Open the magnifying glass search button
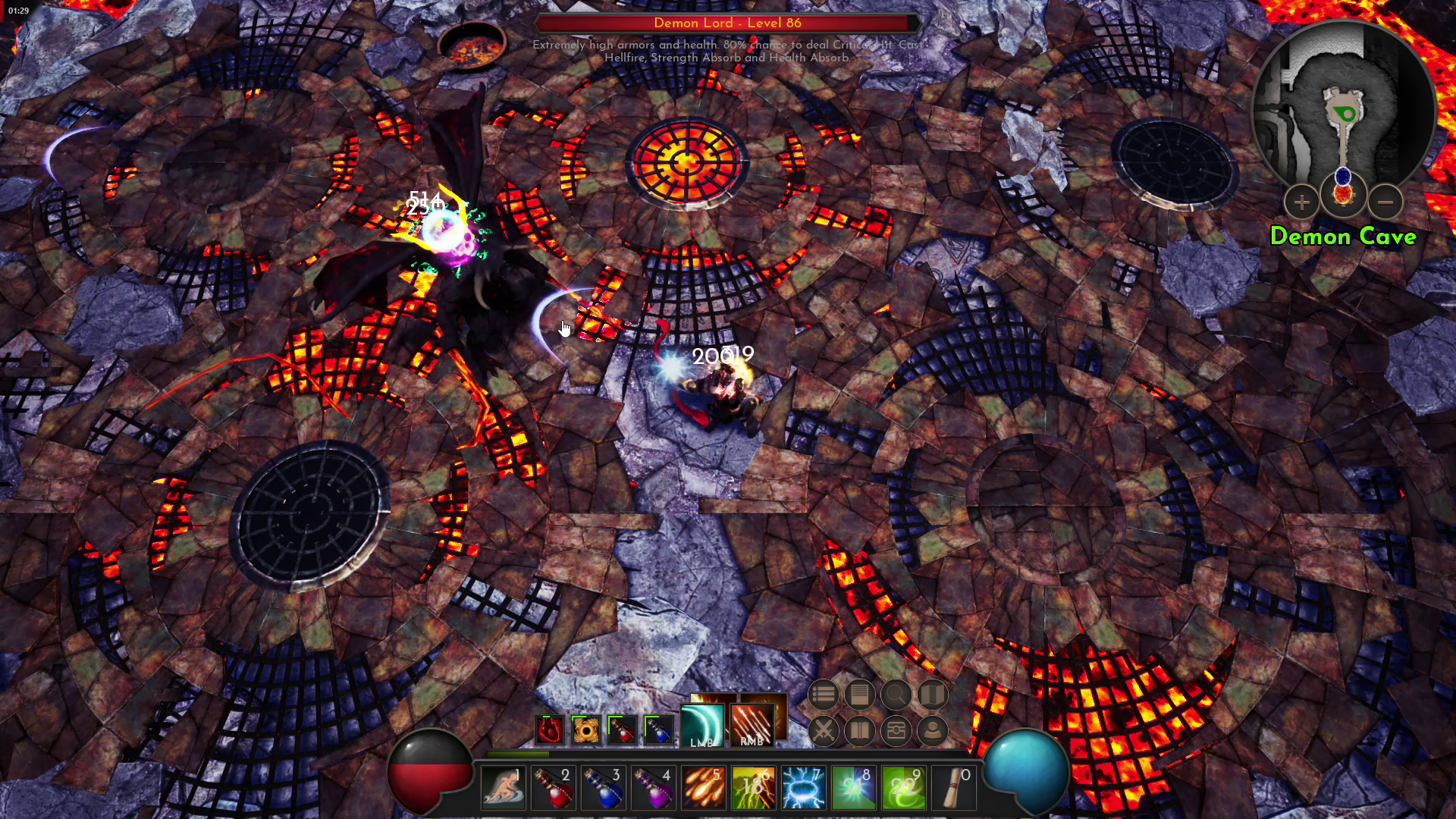The image size is (1456, 819). (x=896, y=694)
